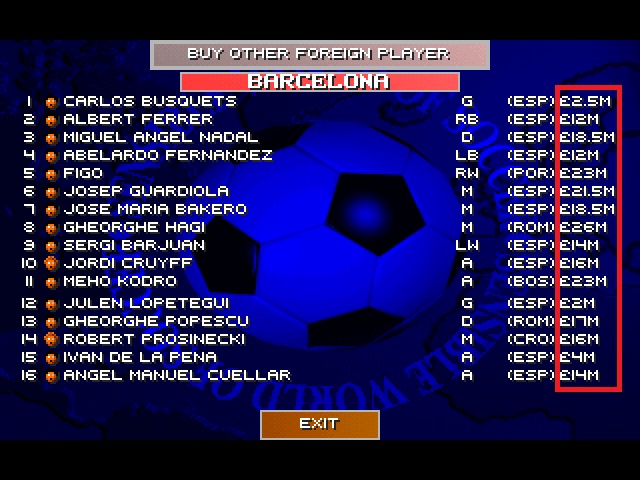Screen dimensions: 640x480
Task: Select goalkeeper Carlos Busquets
Action: coord(150,101)
